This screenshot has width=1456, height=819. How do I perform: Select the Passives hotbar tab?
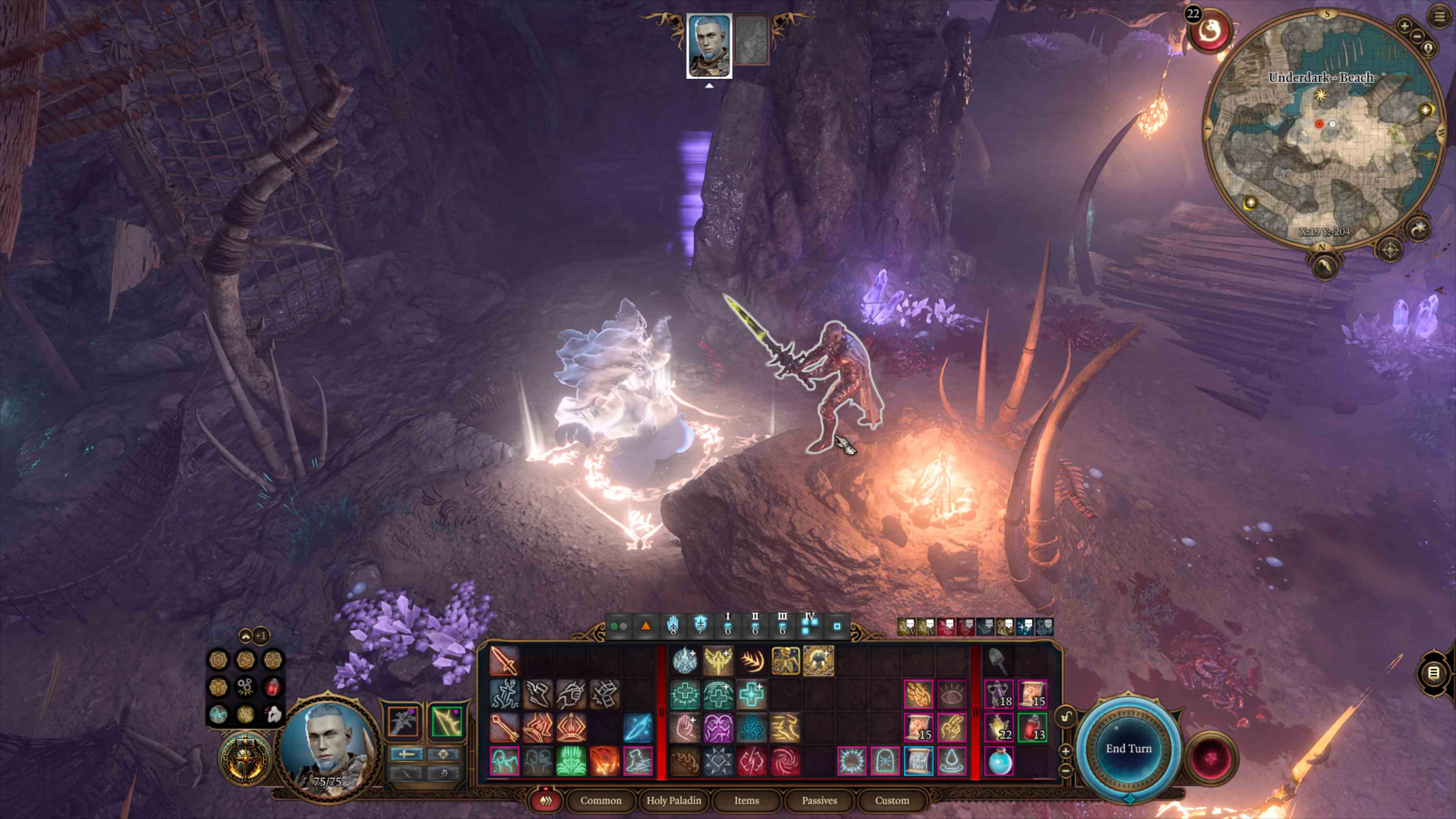click(x=819, y=800)
